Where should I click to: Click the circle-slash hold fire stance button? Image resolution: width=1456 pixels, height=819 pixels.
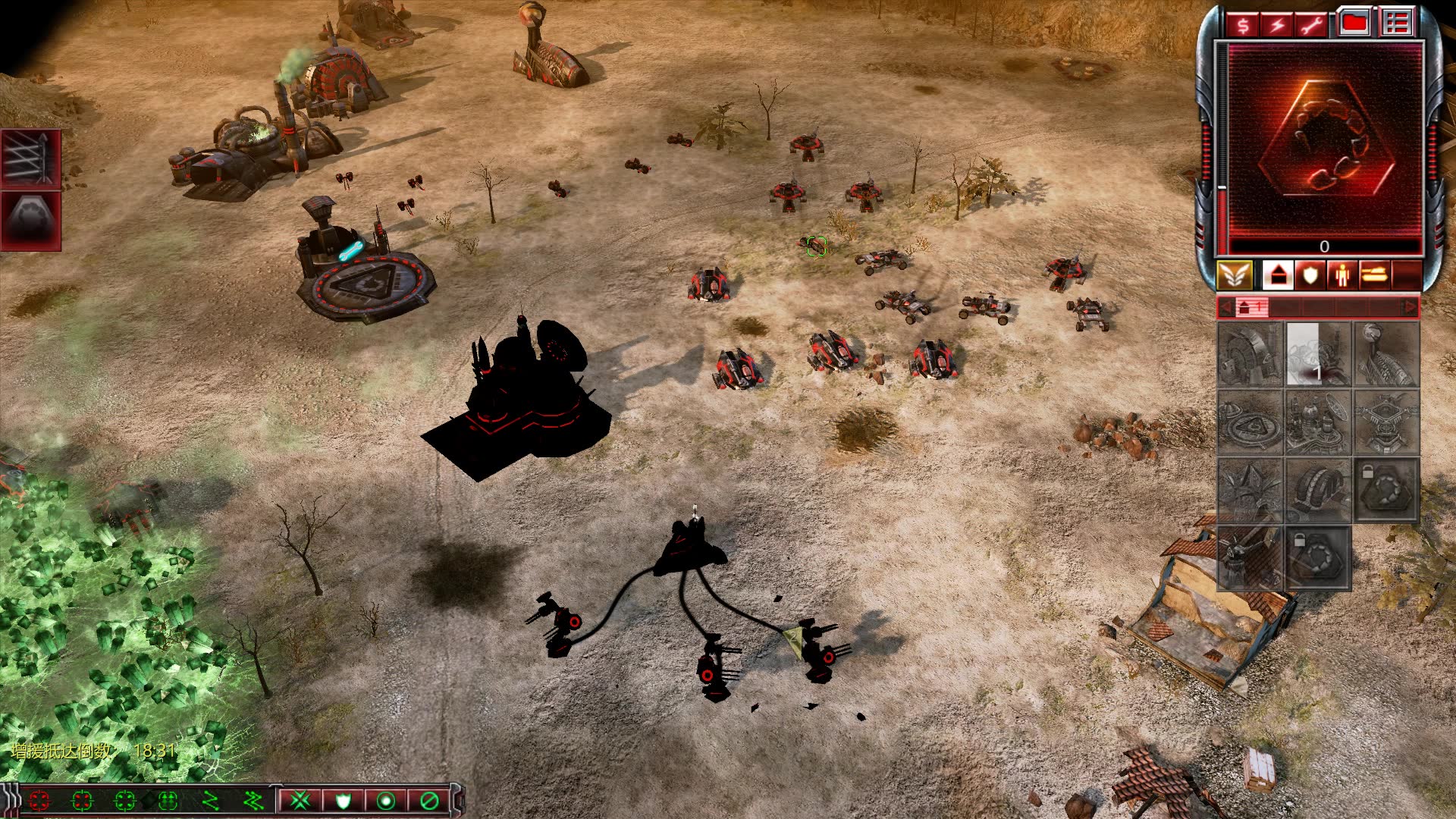[x=429, y=800]
